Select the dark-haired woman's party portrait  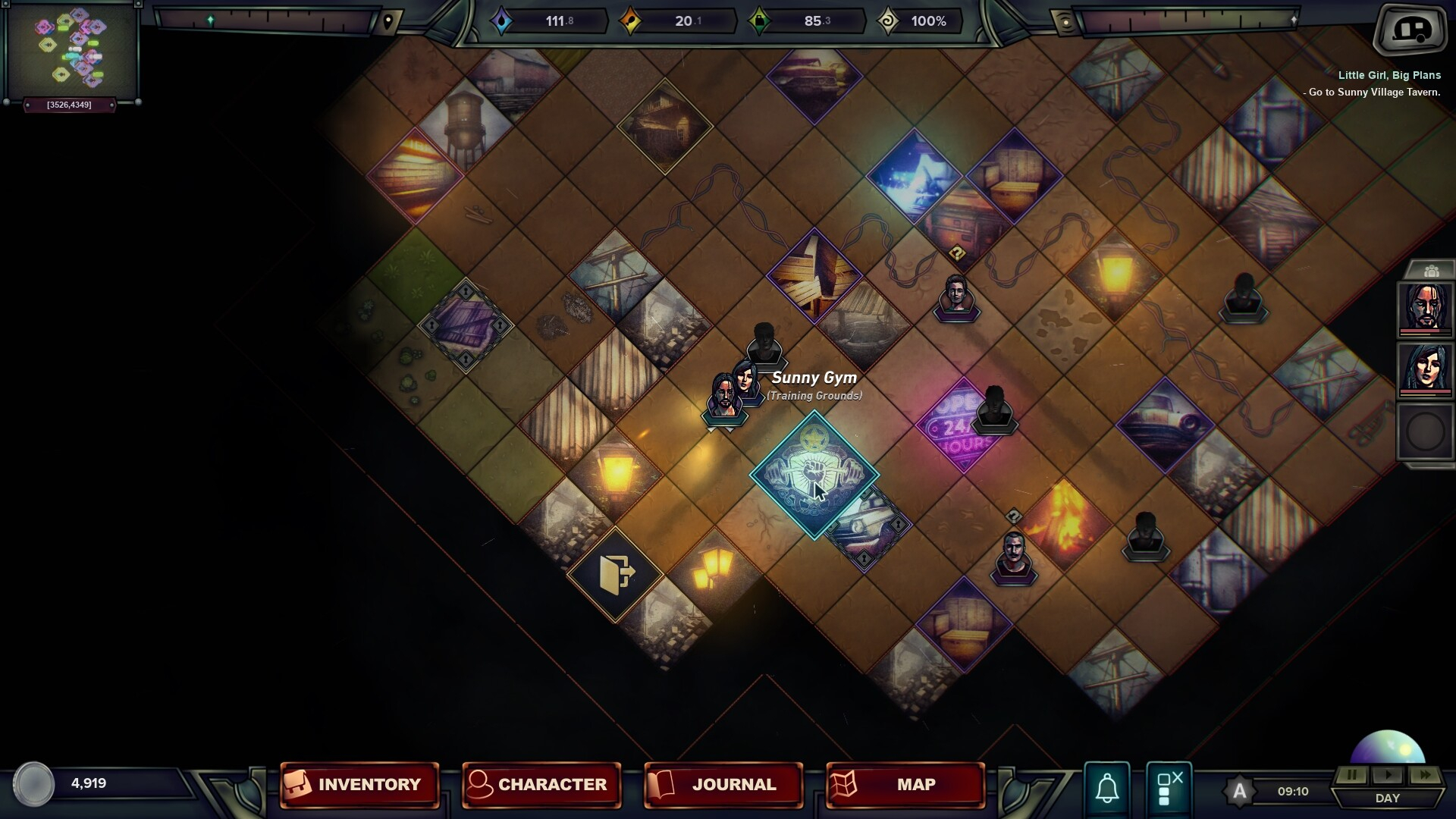1425,369
